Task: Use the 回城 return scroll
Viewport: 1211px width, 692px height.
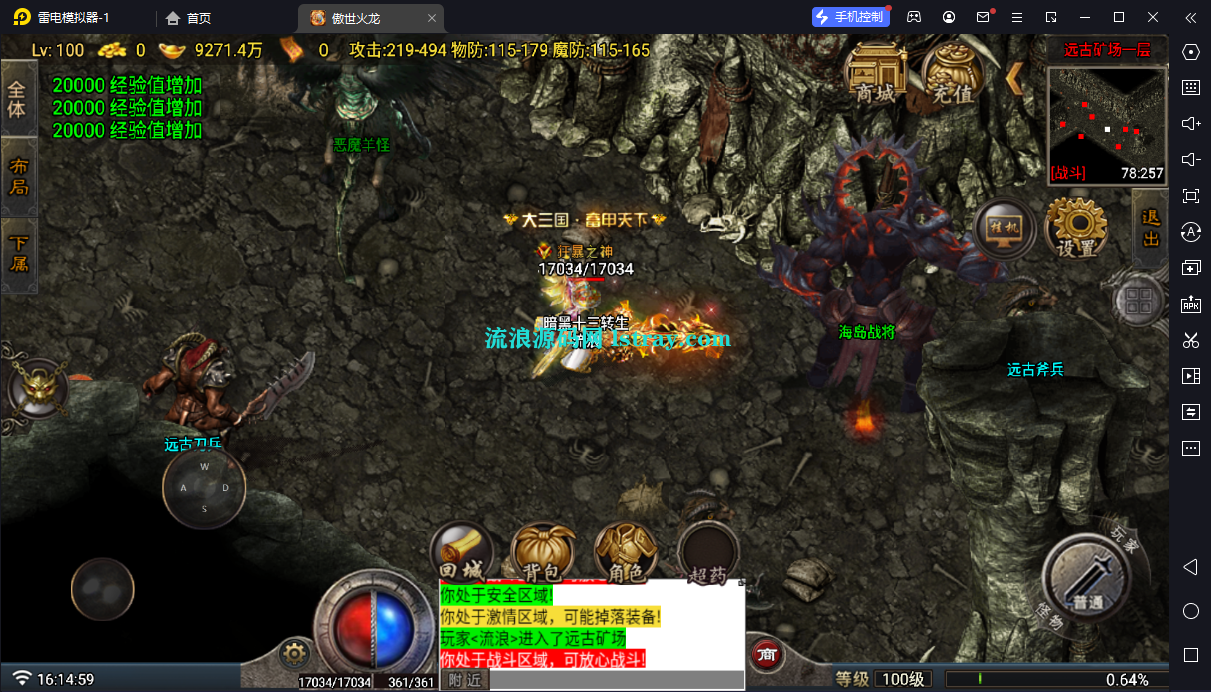Action: (461, 553)
